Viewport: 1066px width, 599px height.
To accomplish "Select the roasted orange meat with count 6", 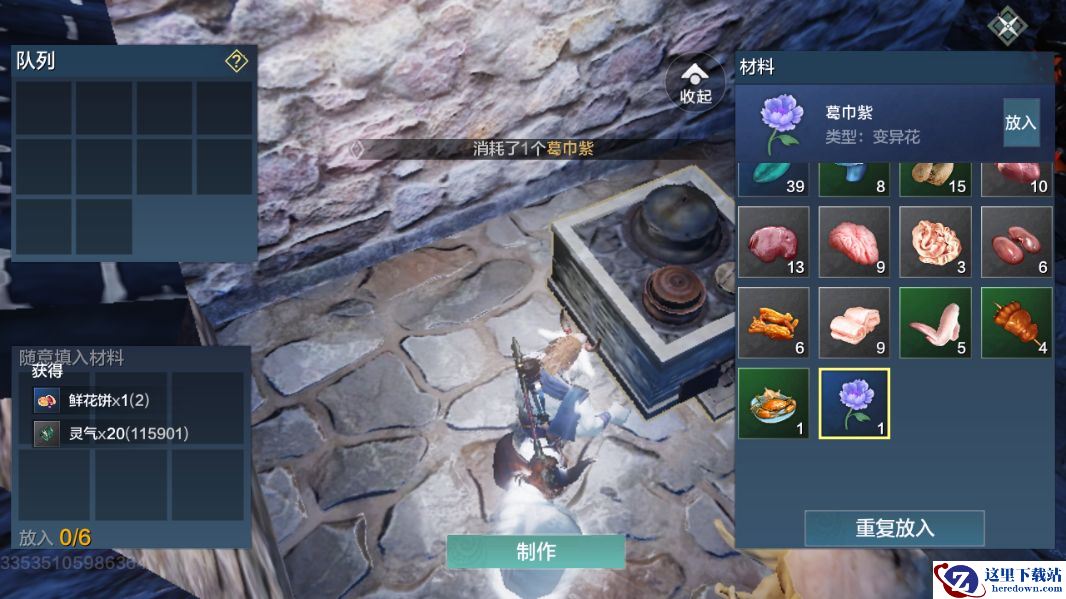I will point(773,322).
